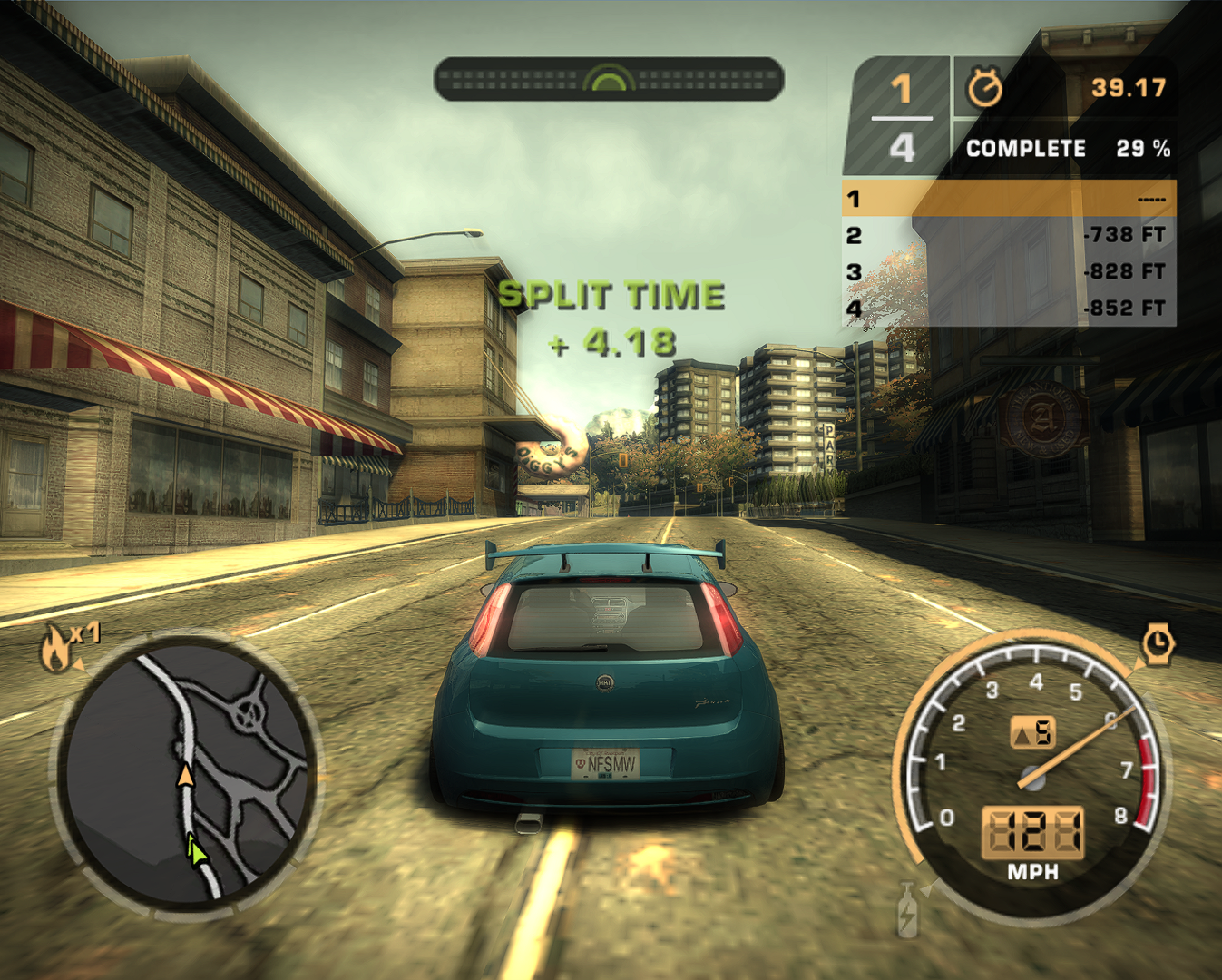Select the first-place row in standings
Viewport: 1222px width, 980px height.
pyautogui.click(x=1008, y=199)
